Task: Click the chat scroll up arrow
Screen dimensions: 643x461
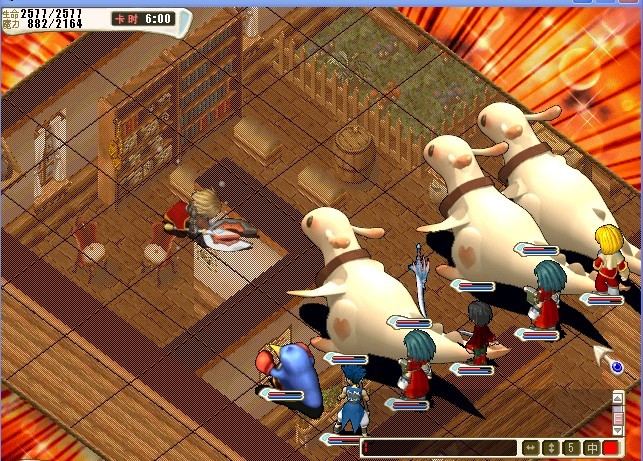Action: coord(618,397)
